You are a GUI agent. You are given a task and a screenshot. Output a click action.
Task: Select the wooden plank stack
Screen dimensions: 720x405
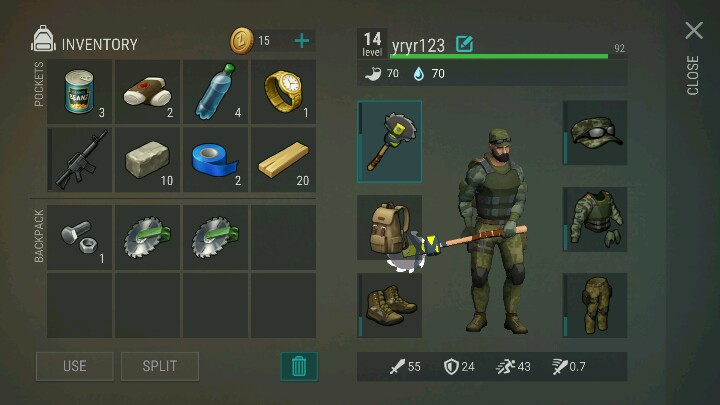283,160
